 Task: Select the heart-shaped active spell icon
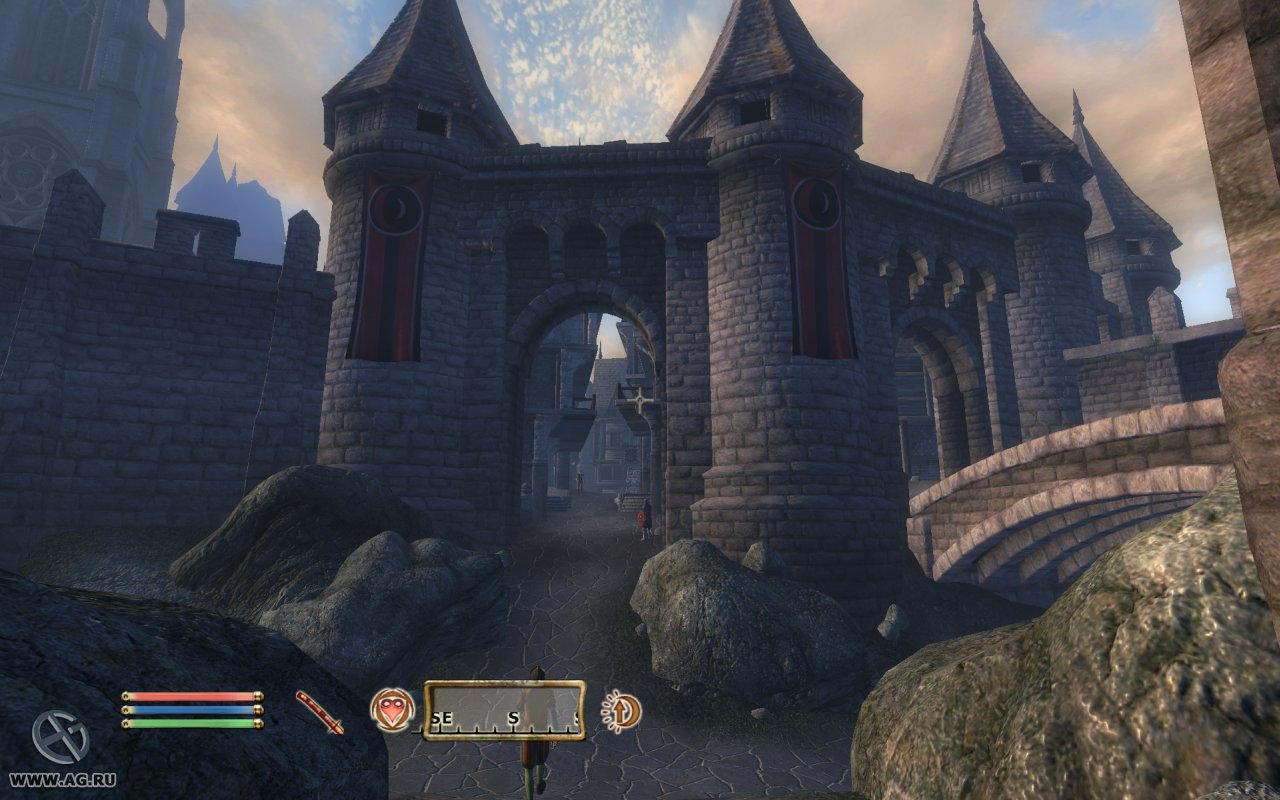click(x=392, y=710)
